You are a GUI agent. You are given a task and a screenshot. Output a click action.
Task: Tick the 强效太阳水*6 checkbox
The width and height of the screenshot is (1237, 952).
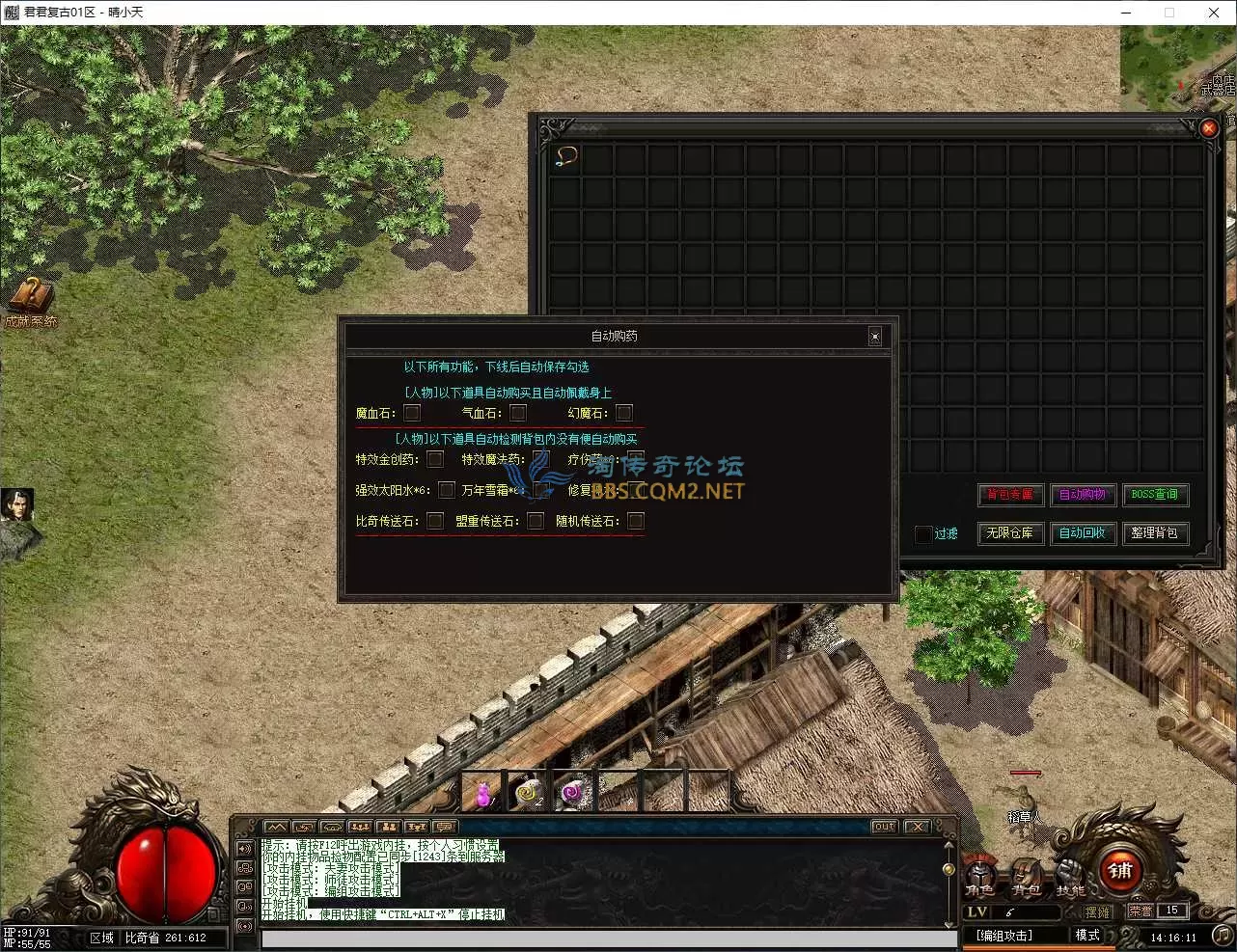click(x=446, y=490)
